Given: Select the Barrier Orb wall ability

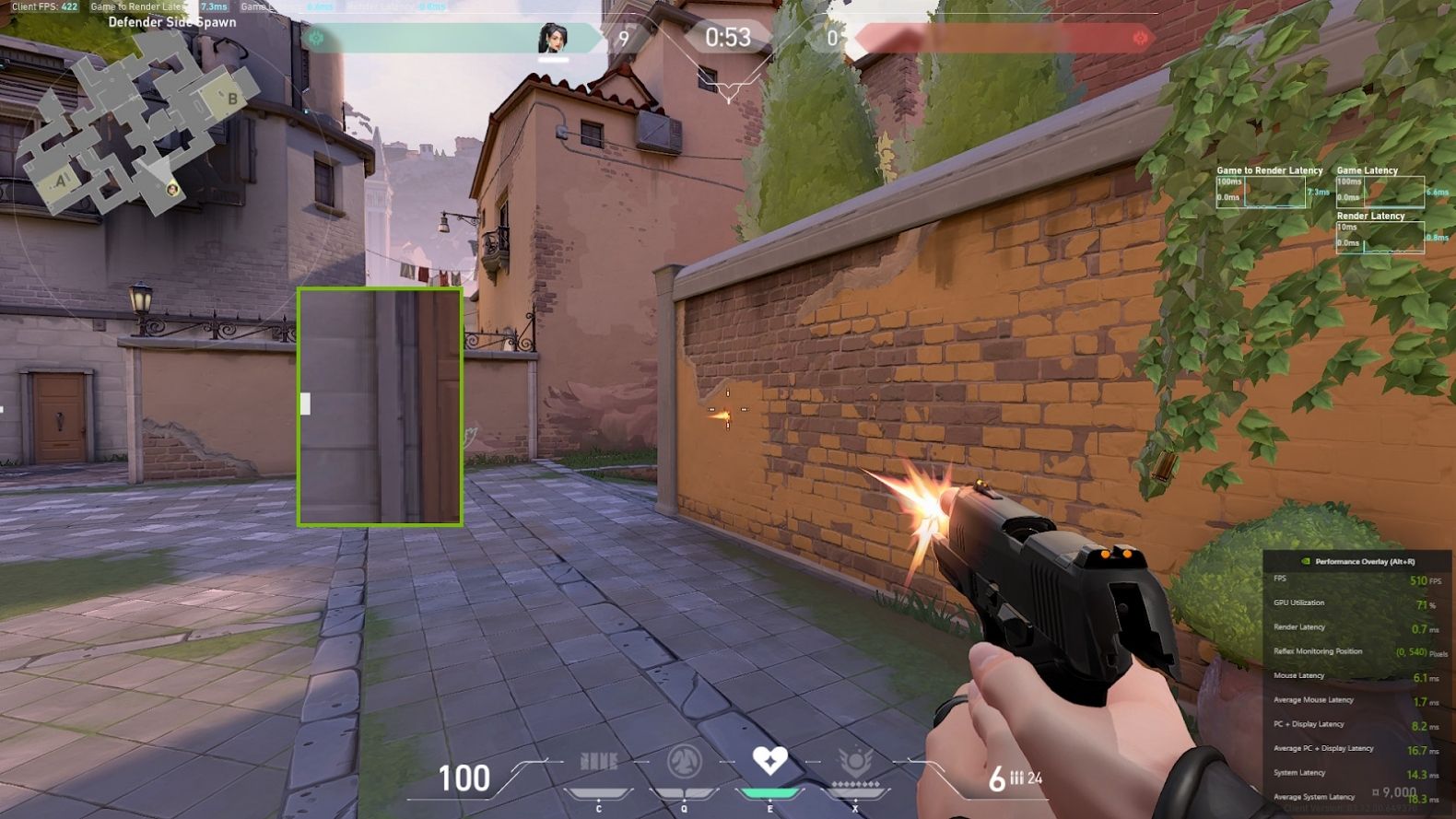Looking at the screenshot, I should coord(598,763).
